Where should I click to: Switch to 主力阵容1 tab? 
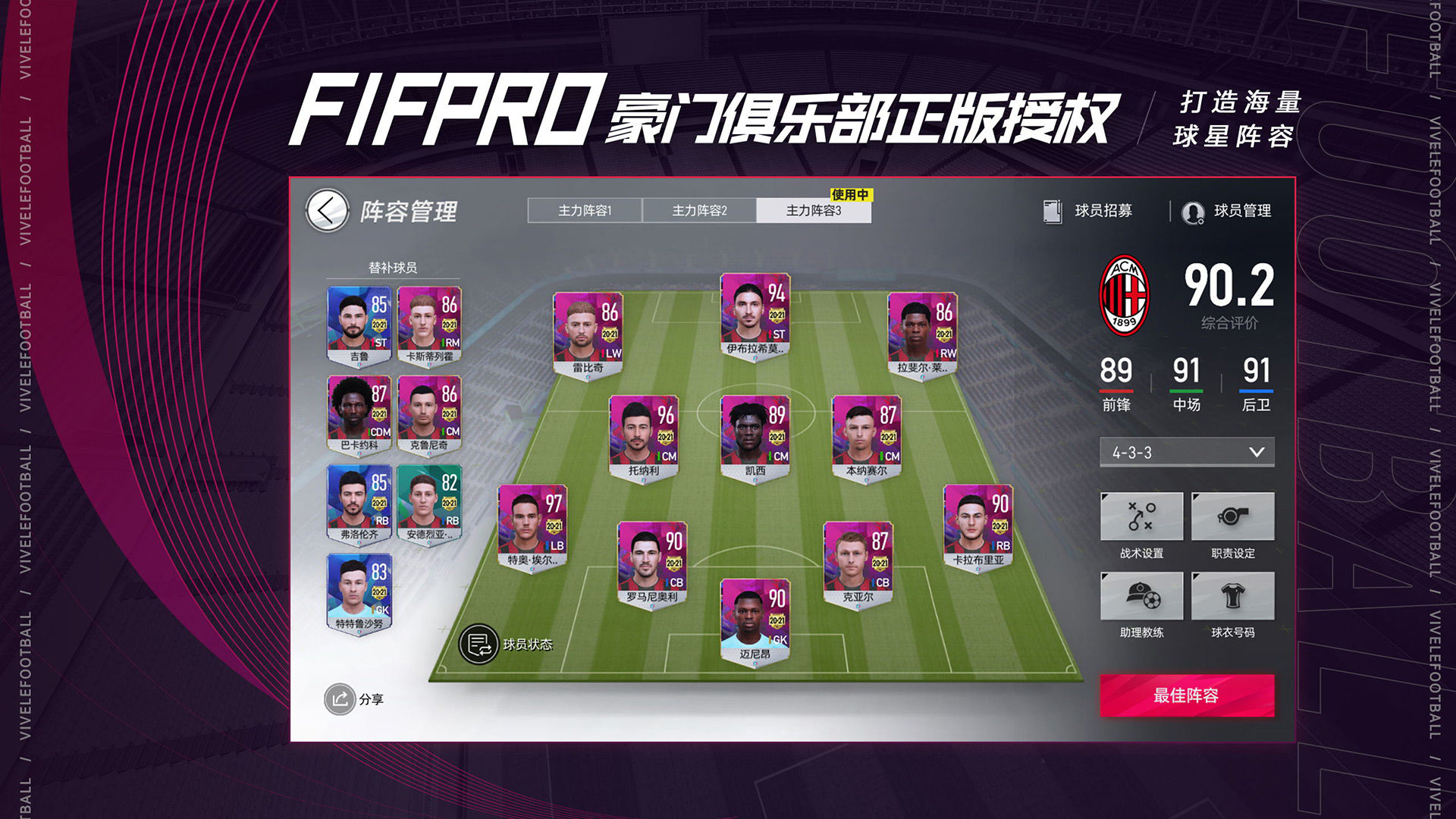[585, 210]
